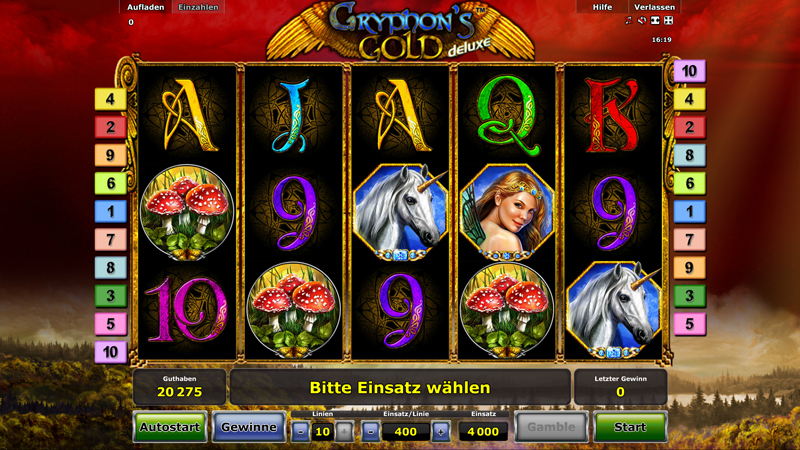Increase the number of Linien
Screen dimensions: 800x450
(x=344, y=432)
